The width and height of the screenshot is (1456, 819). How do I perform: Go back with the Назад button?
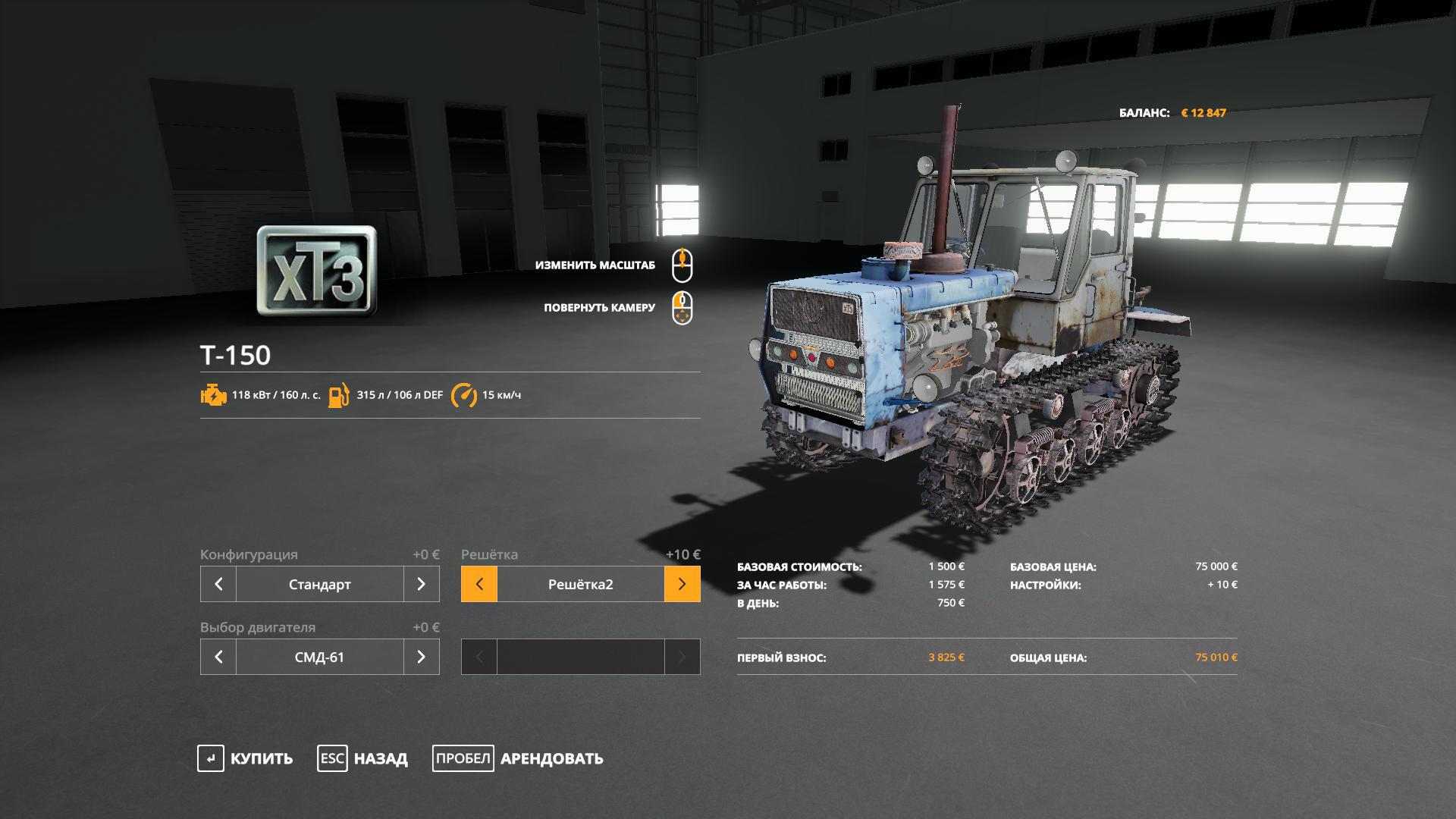362,758
